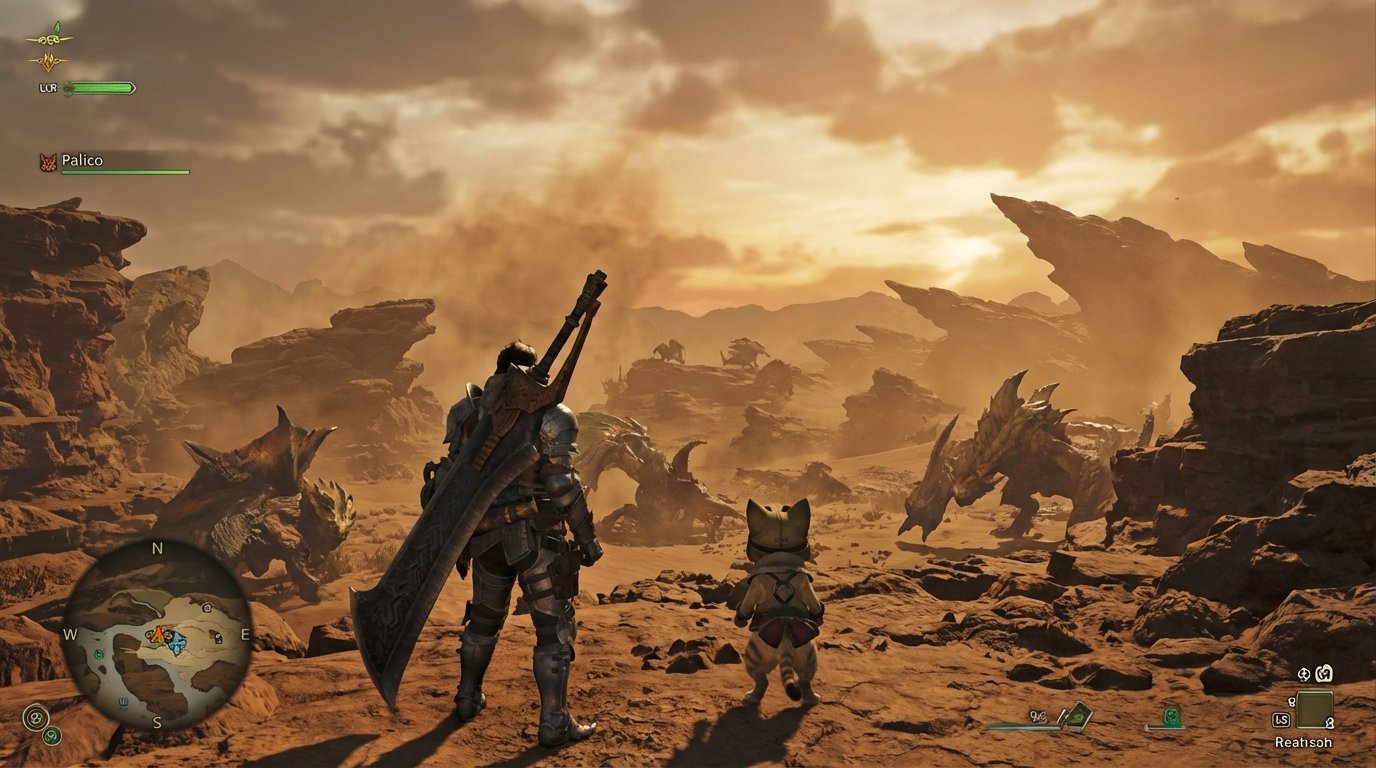Click the golden monster crest icon
The height and width of the screenshot is (768, 1376).
49,61
